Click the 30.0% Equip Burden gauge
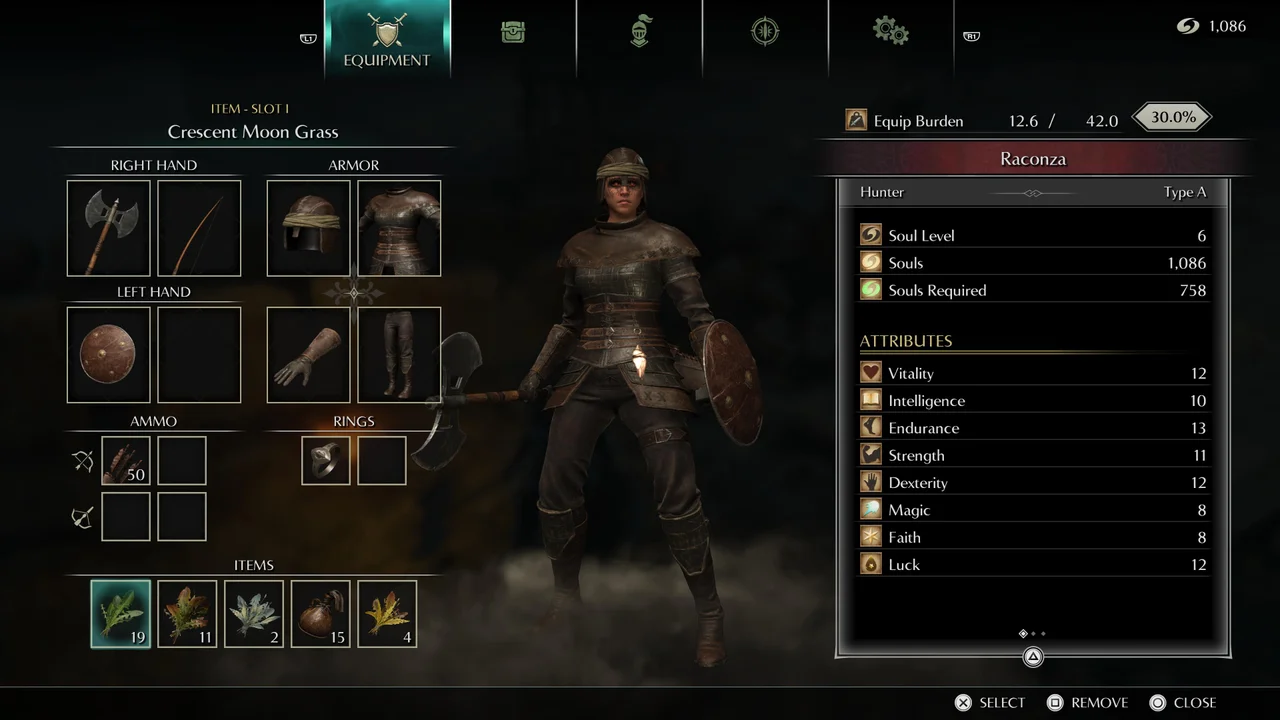This screenshot has width=1280, height=720. point(1171,117)
